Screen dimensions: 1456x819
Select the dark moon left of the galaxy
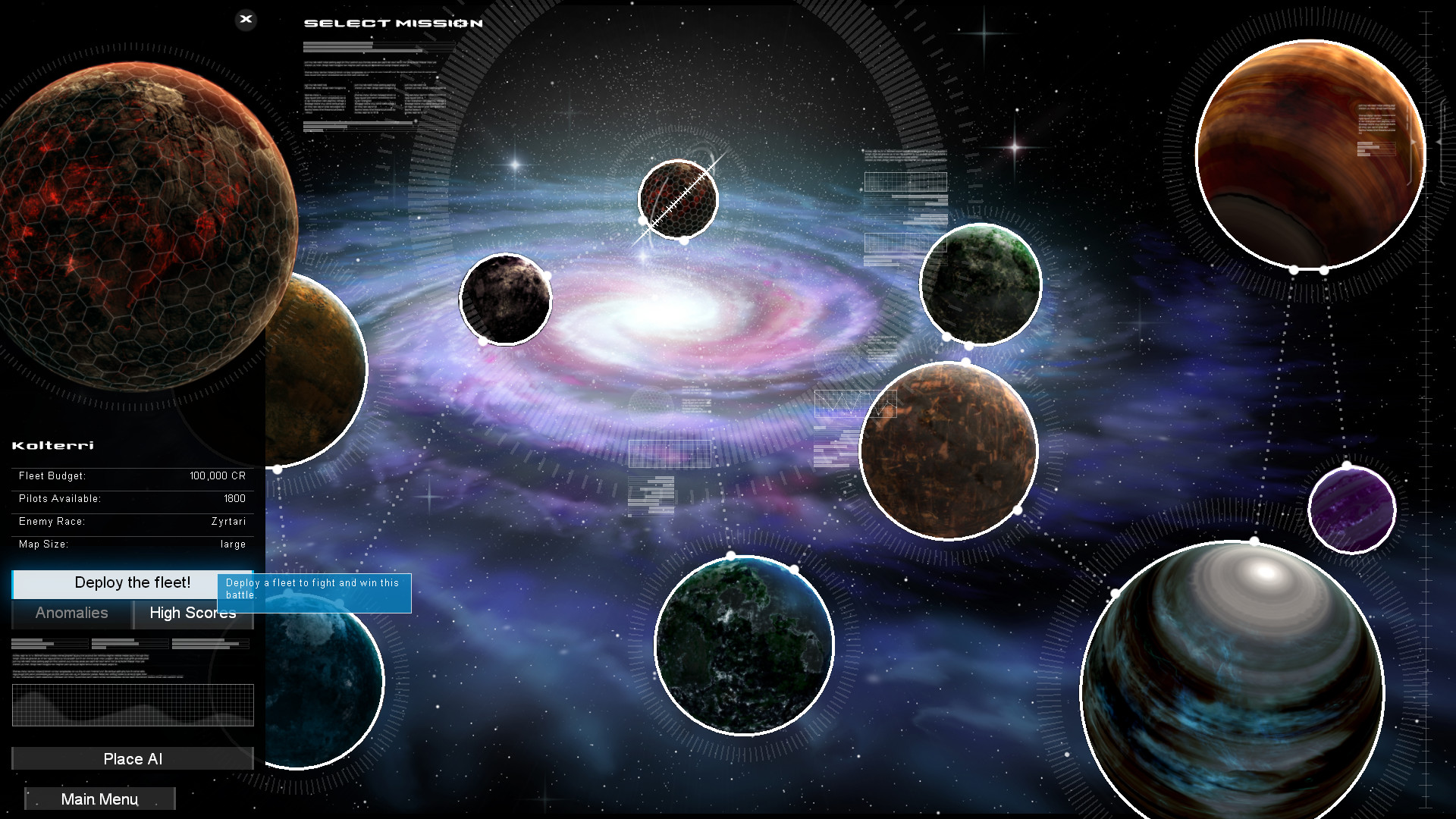click(x=506, y=300)
